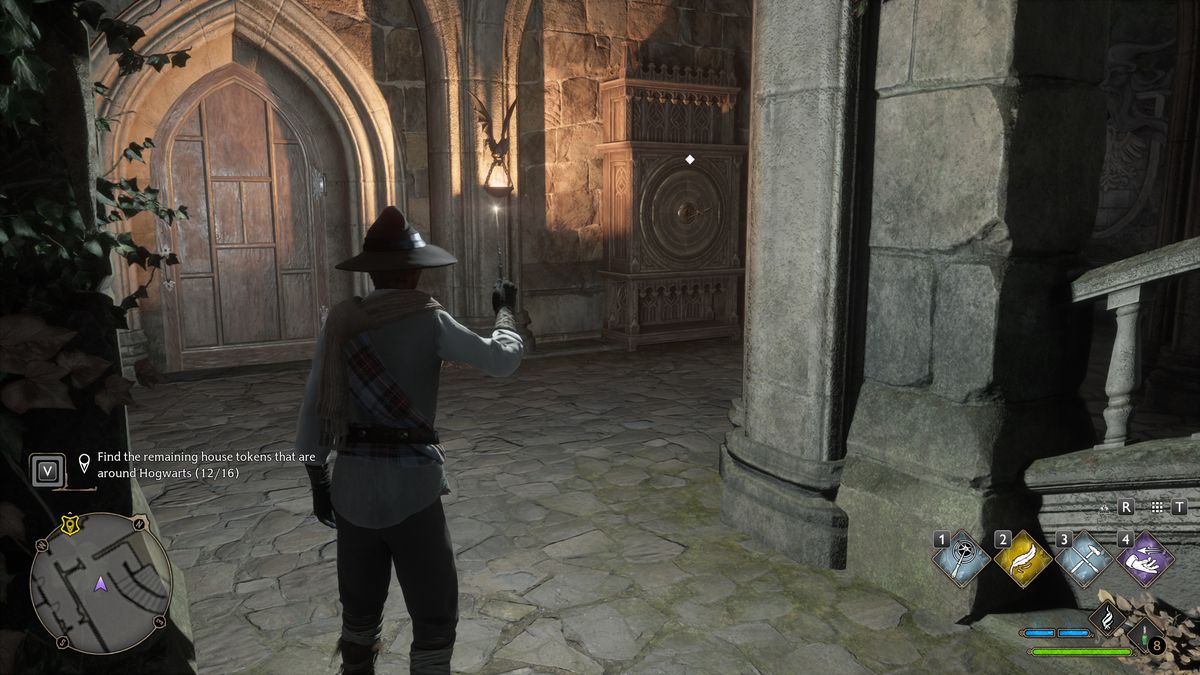Select the yellow feather Levioso spell
Image resolution: width=1200 pixels, height=675 pixels.
1023,559
